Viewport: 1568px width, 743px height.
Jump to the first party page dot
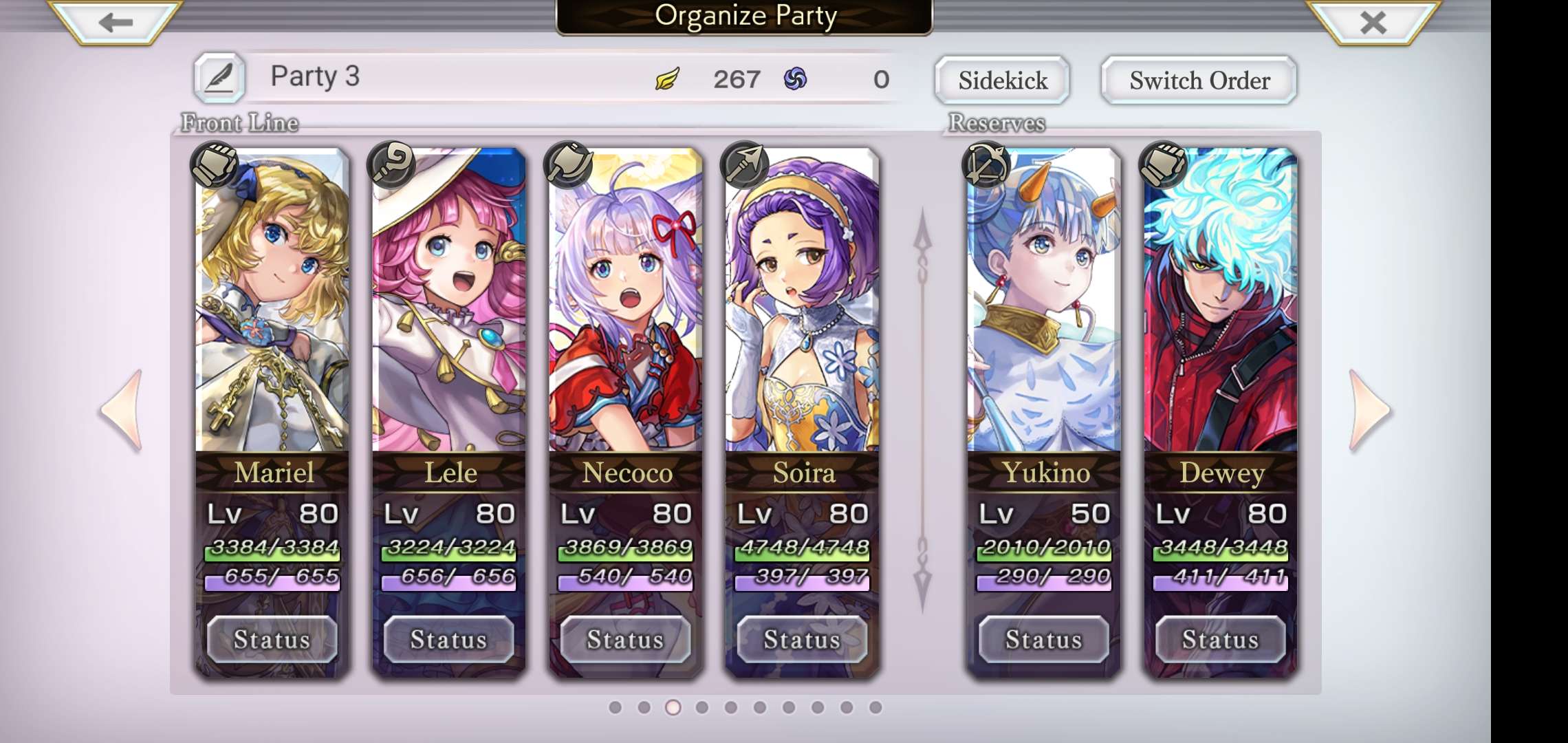(x=616, y=707)
